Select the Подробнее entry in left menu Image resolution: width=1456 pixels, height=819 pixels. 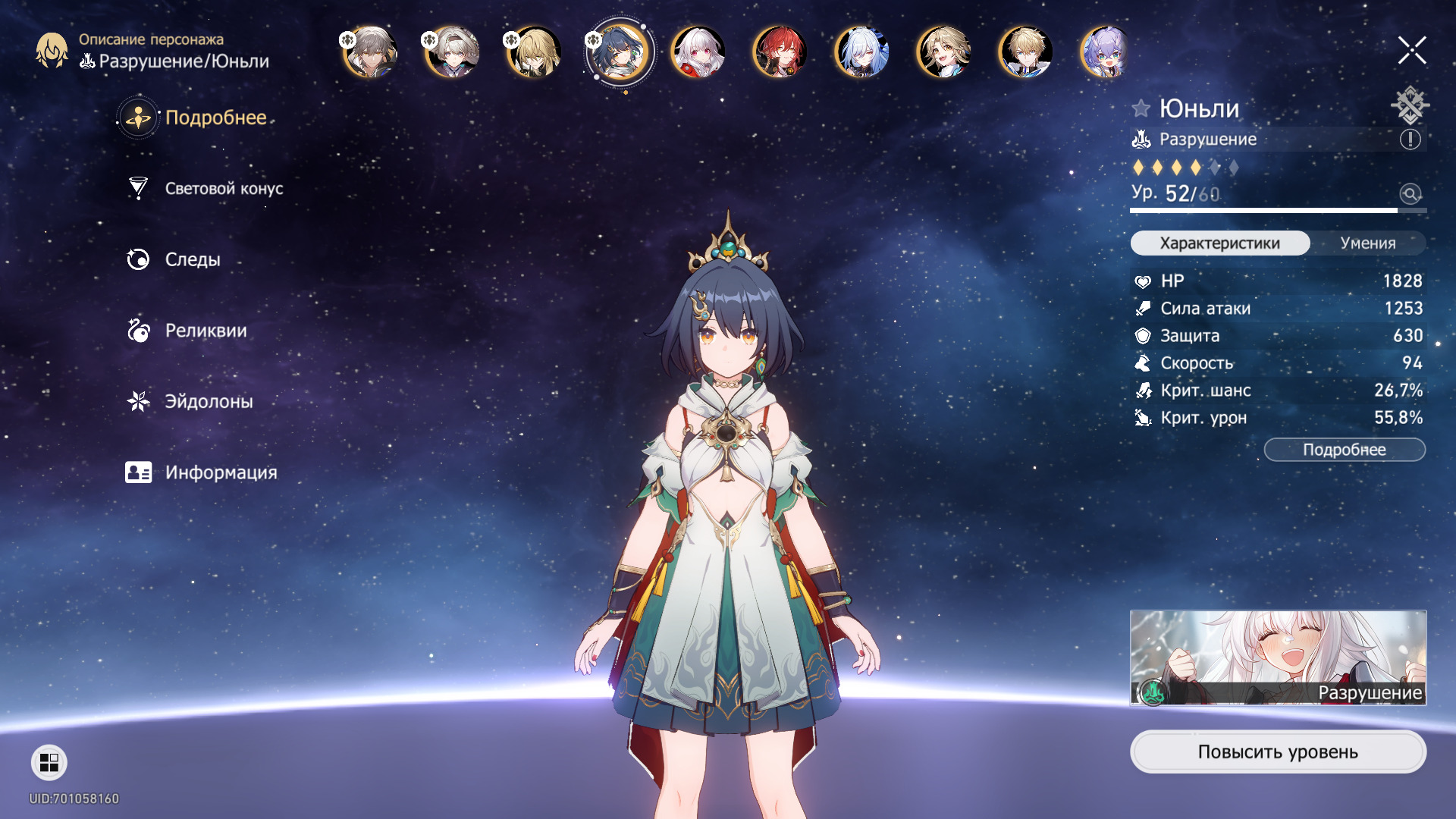(x=215, y=118)
